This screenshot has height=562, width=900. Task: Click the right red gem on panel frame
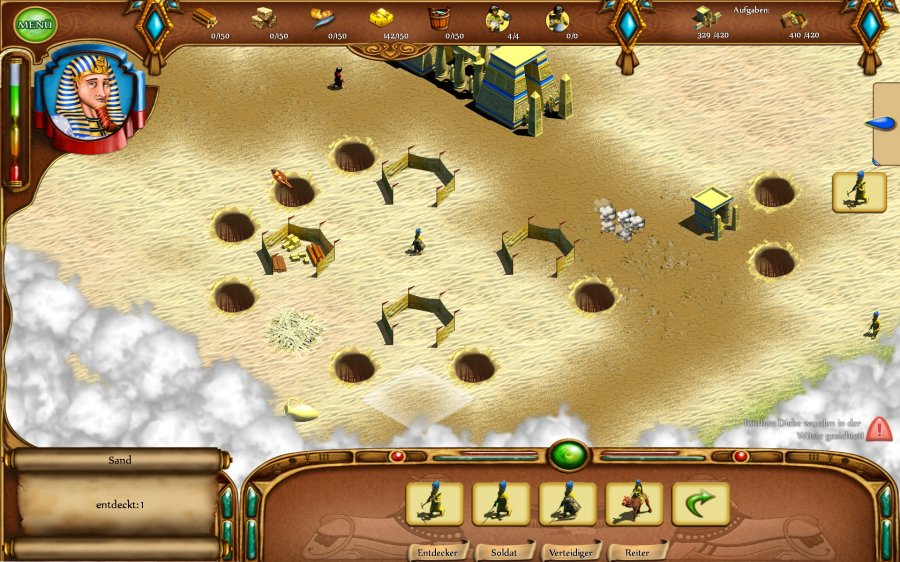pos(740,456)
